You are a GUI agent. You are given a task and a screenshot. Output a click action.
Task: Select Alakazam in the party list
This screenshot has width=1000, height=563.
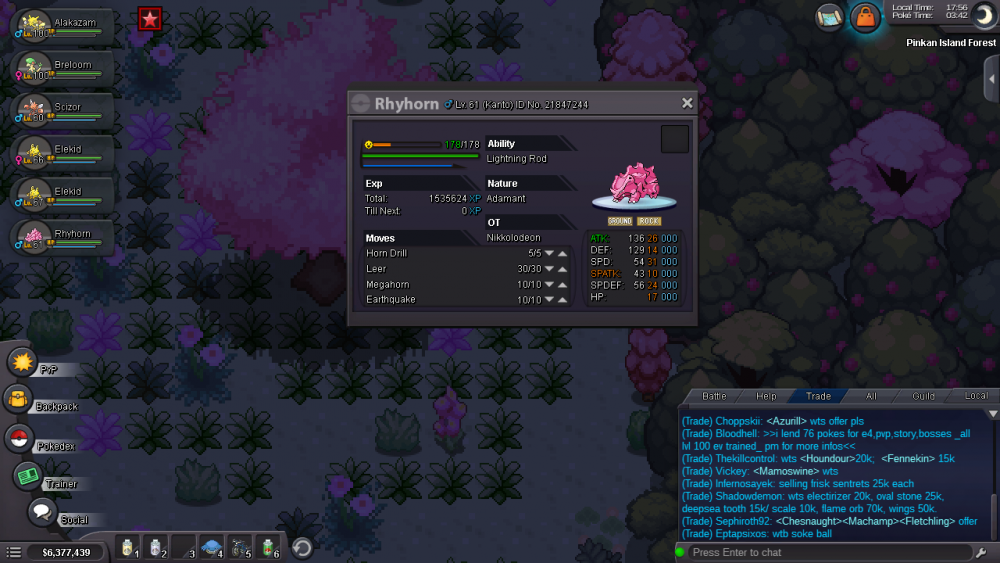60,27
